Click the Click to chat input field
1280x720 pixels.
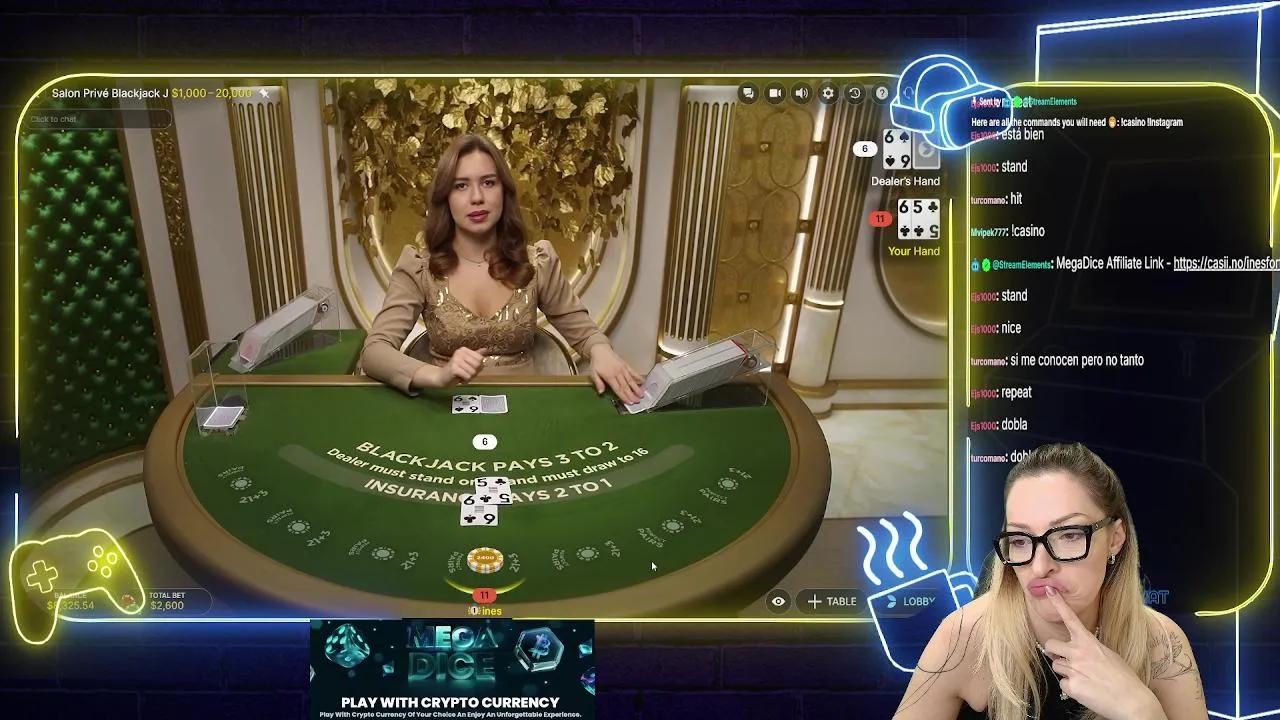click(95, 118)
